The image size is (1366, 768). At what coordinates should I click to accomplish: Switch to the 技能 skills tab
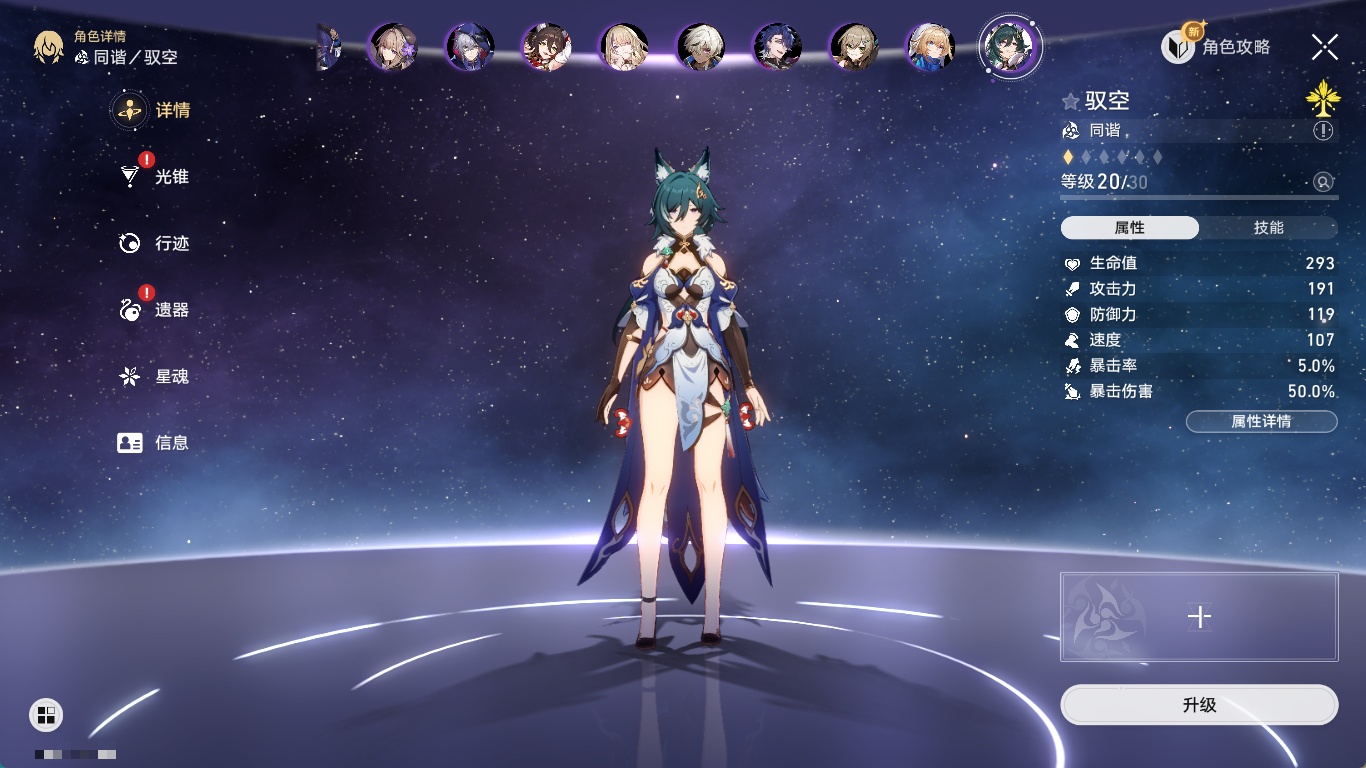pyautogui.click(x=1268, y=228)
